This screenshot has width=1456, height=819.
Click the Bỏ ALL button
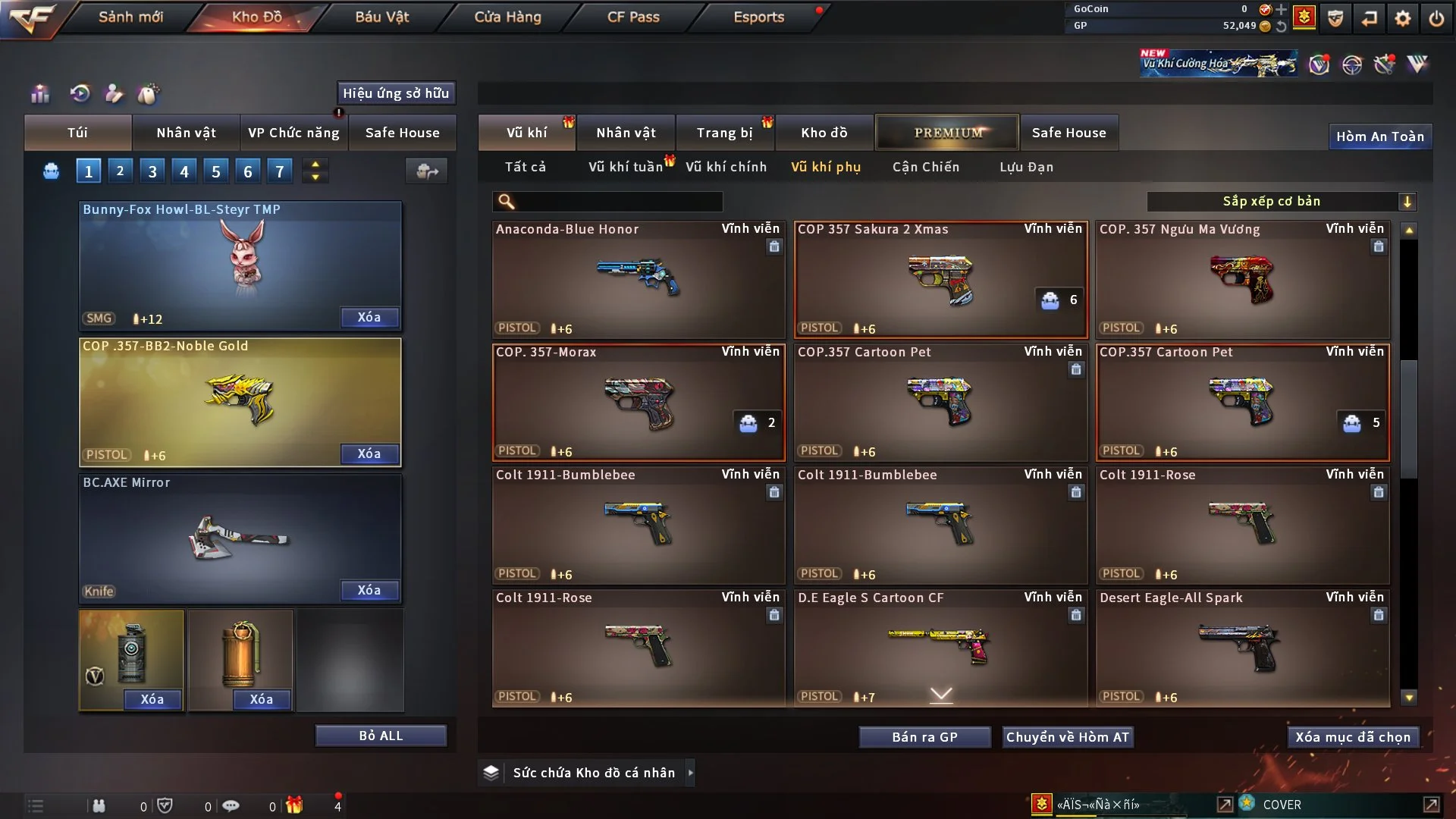pyautogui.click(x=381, y=736)
